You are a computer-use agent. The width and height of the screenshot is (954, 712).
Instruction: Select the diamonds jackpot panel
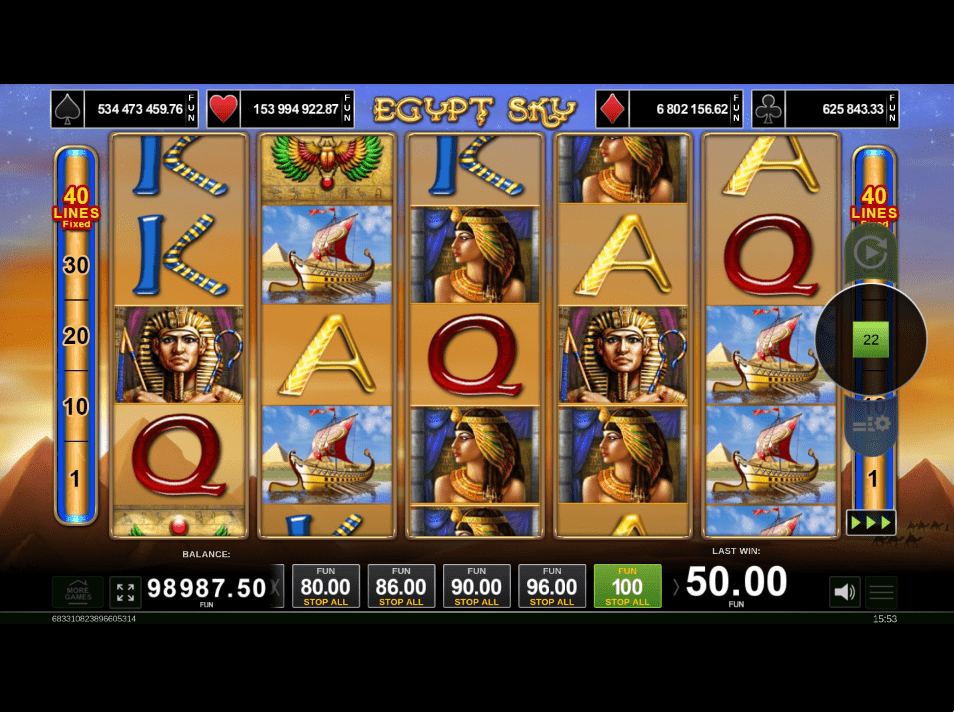(x=669, y=109)
